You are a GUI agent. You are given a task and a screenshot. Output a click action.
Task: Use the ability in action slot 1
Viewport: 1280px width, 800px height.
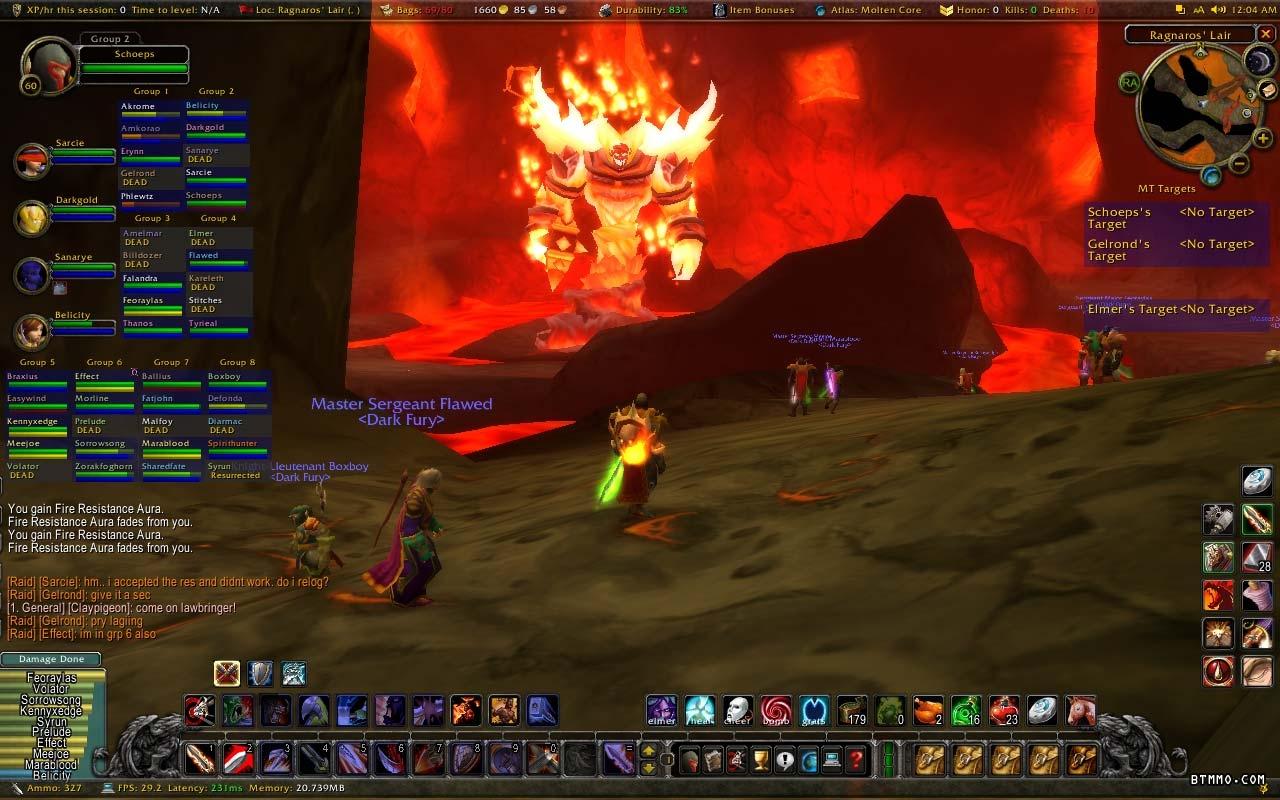click(x=200, y=758)
